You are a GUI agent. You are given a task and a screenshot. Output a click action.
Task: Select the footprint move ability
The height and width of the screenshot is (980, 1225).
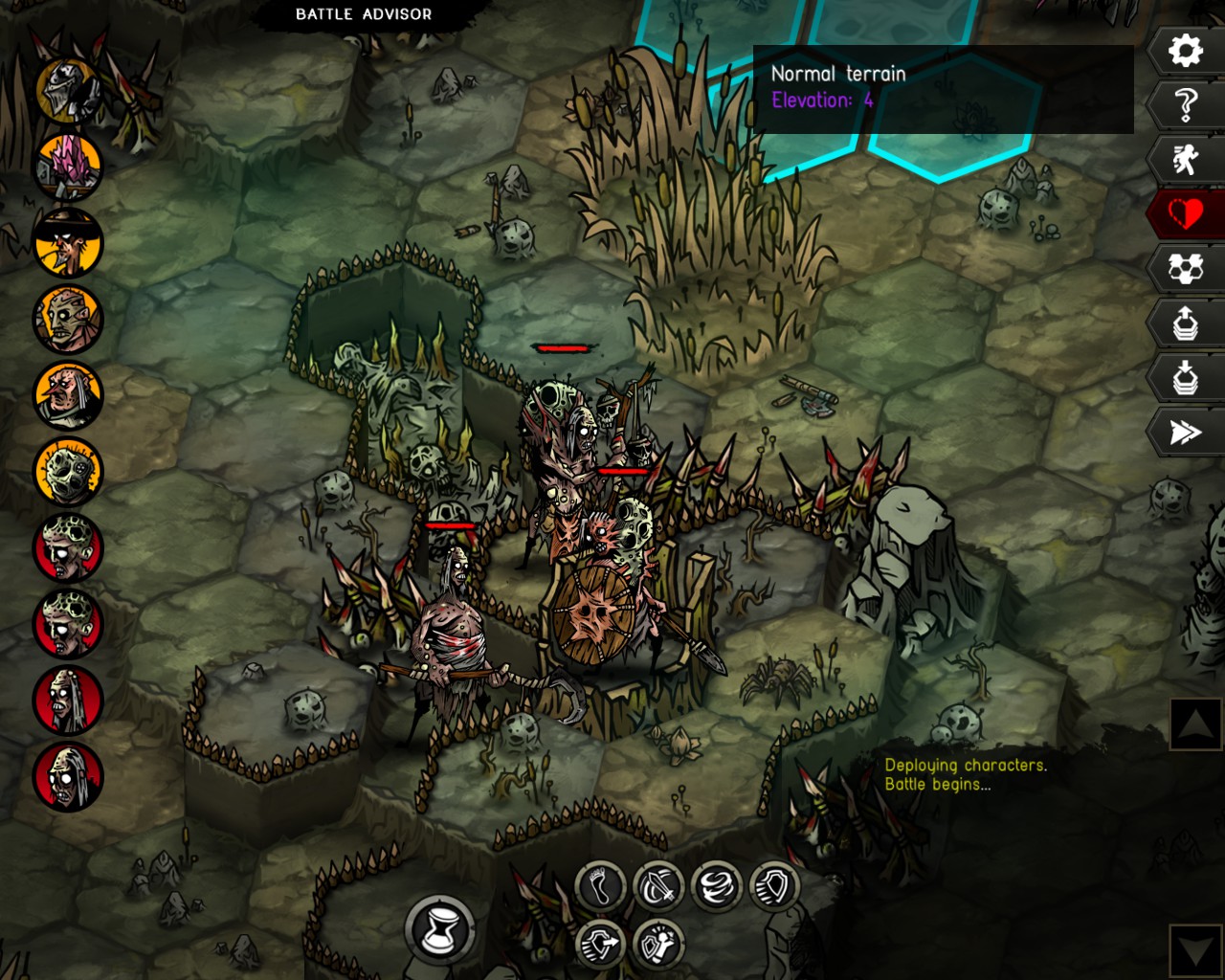click(x=601, y=886)
